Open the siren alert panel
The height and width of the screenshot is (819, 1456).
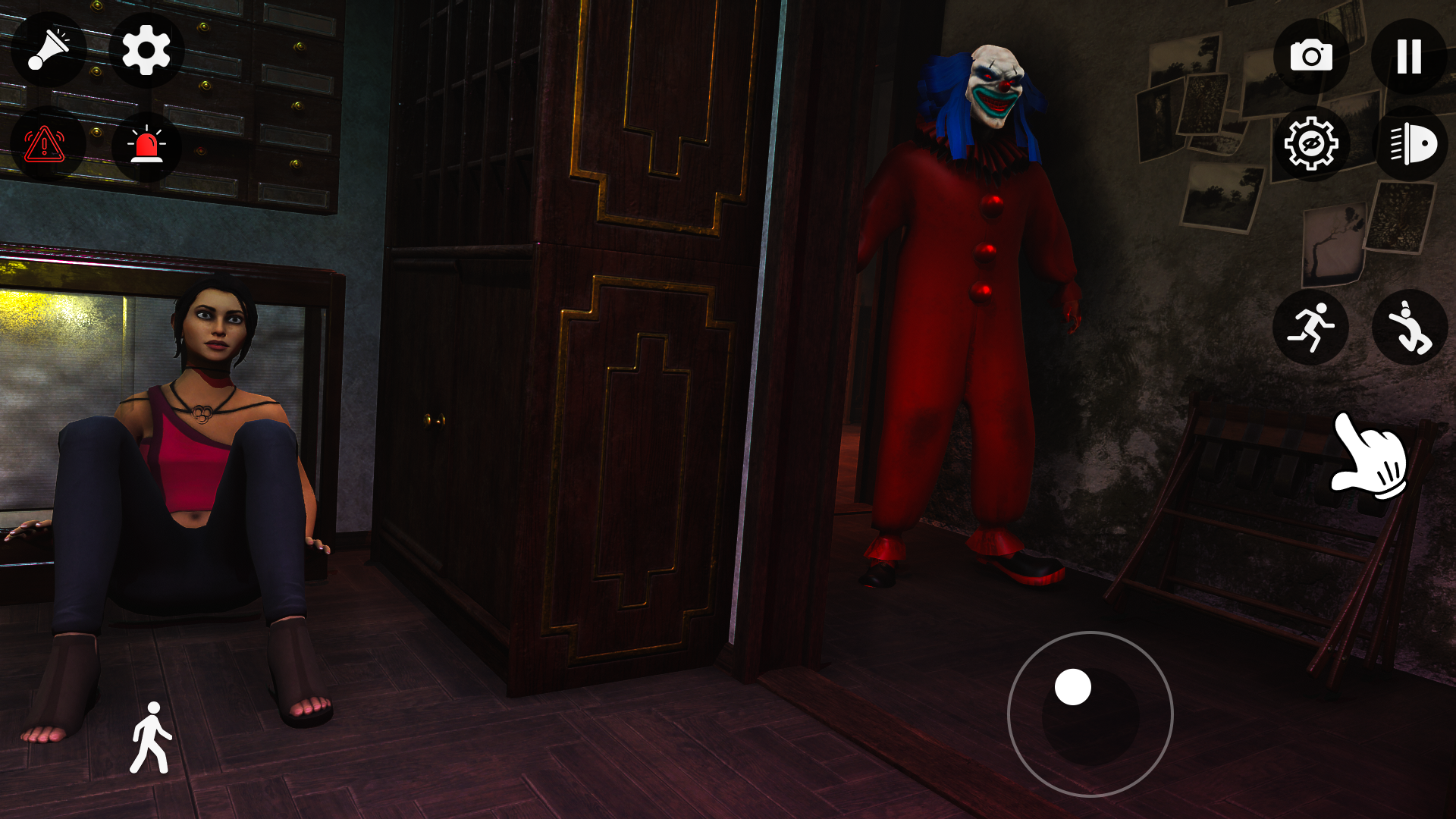tap(147, 143)
